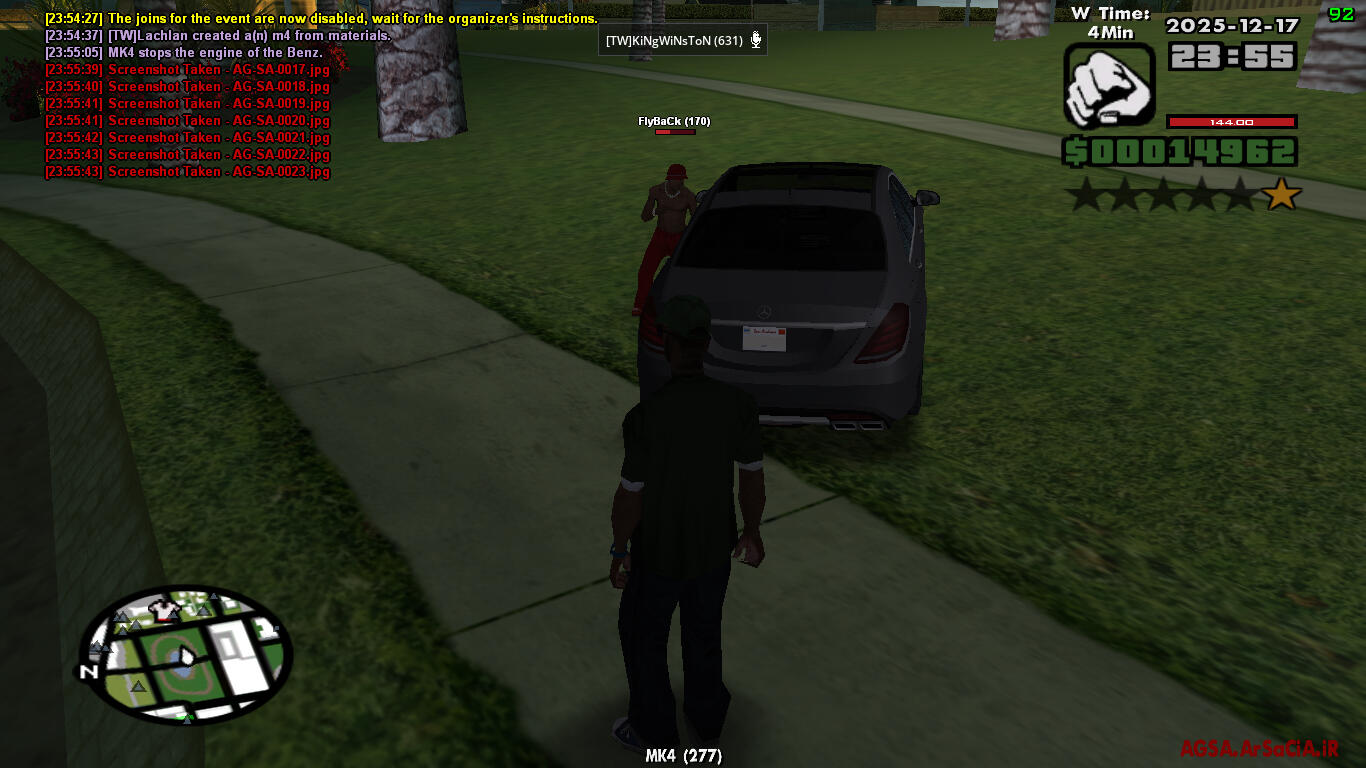Click the microphone icon beside KiNgWiNsToN

757,40
